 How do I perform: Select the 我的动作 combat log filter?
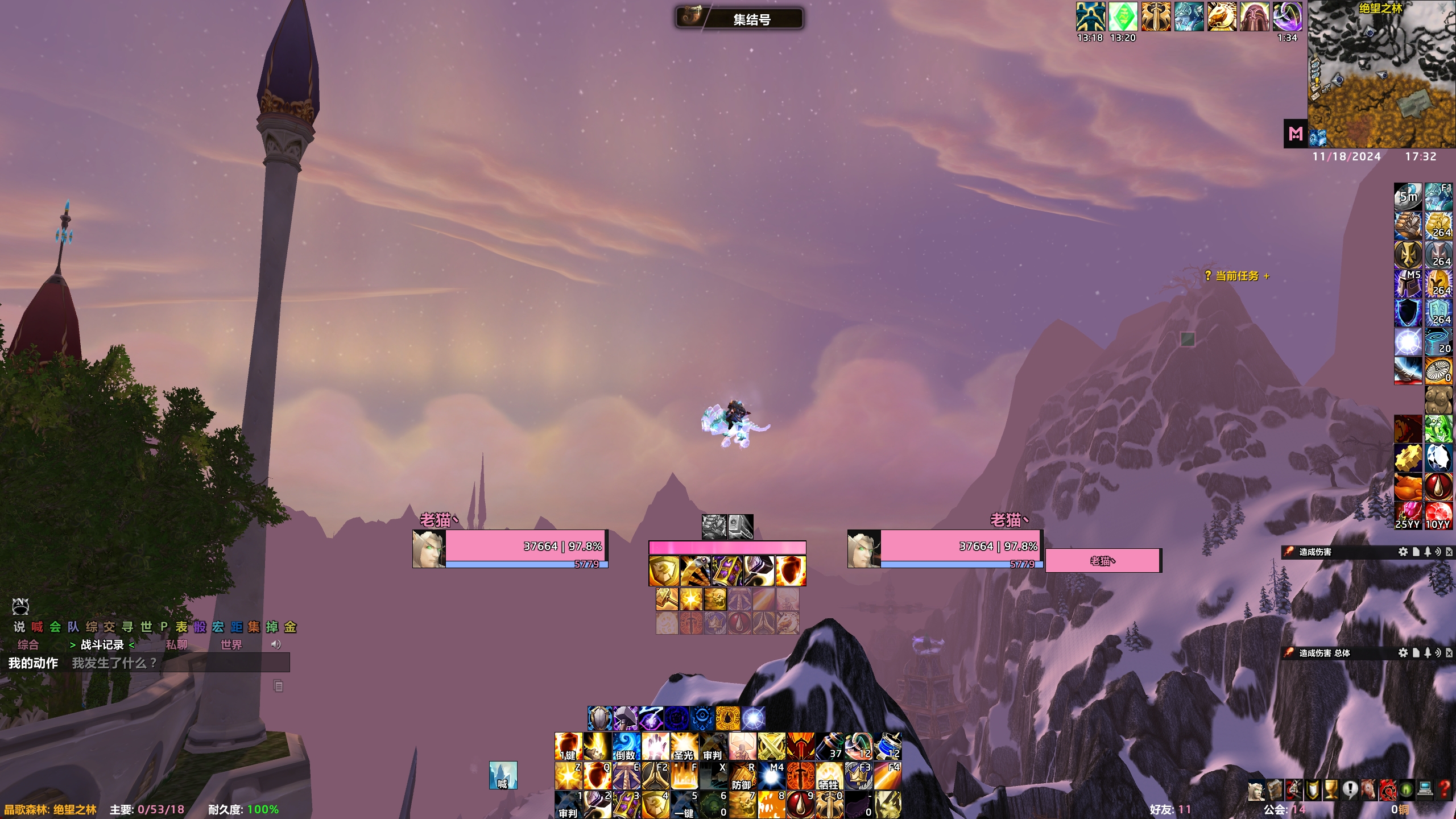33,663
